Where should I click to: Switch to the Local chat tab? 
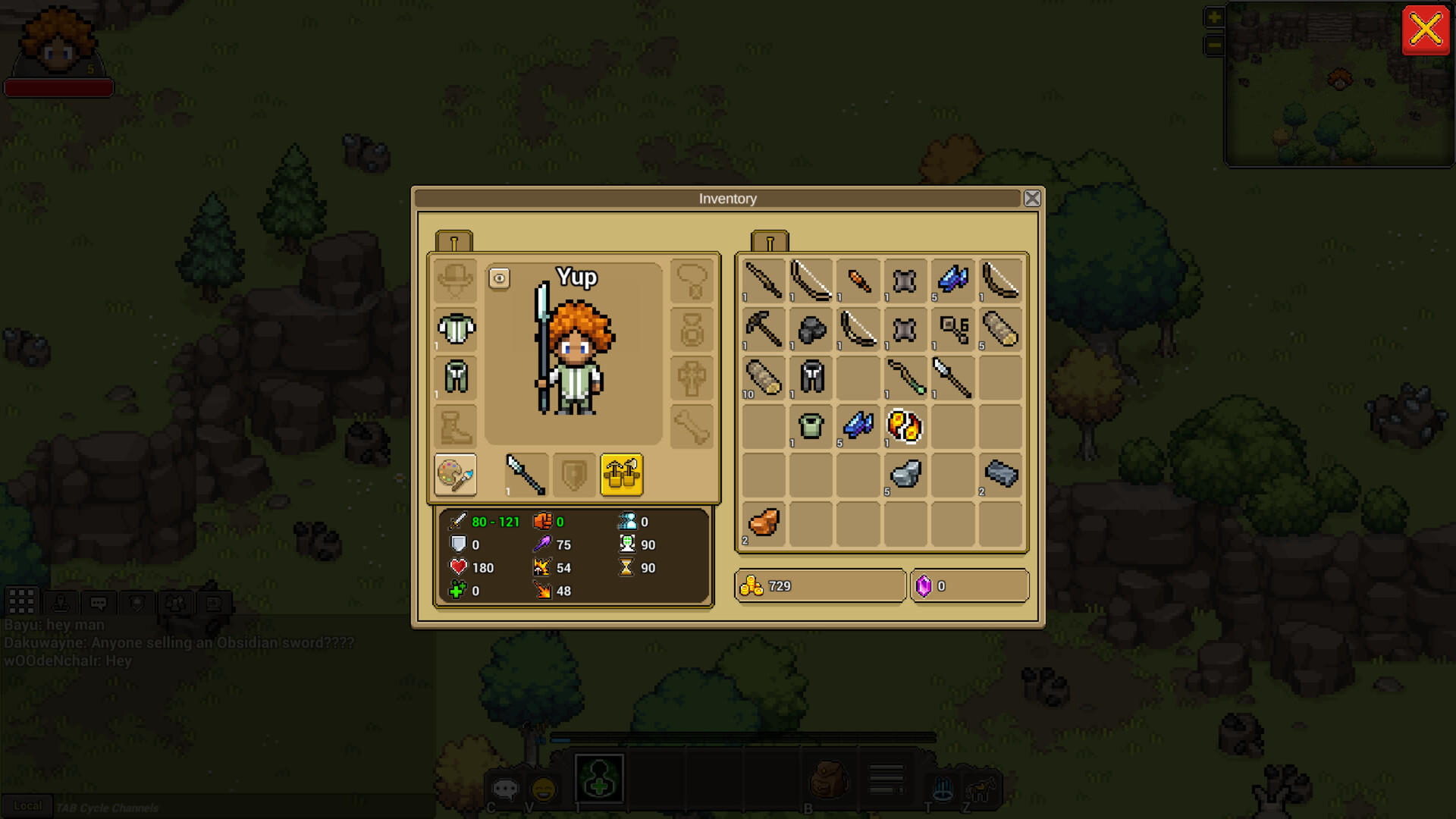tap(29, 806)
